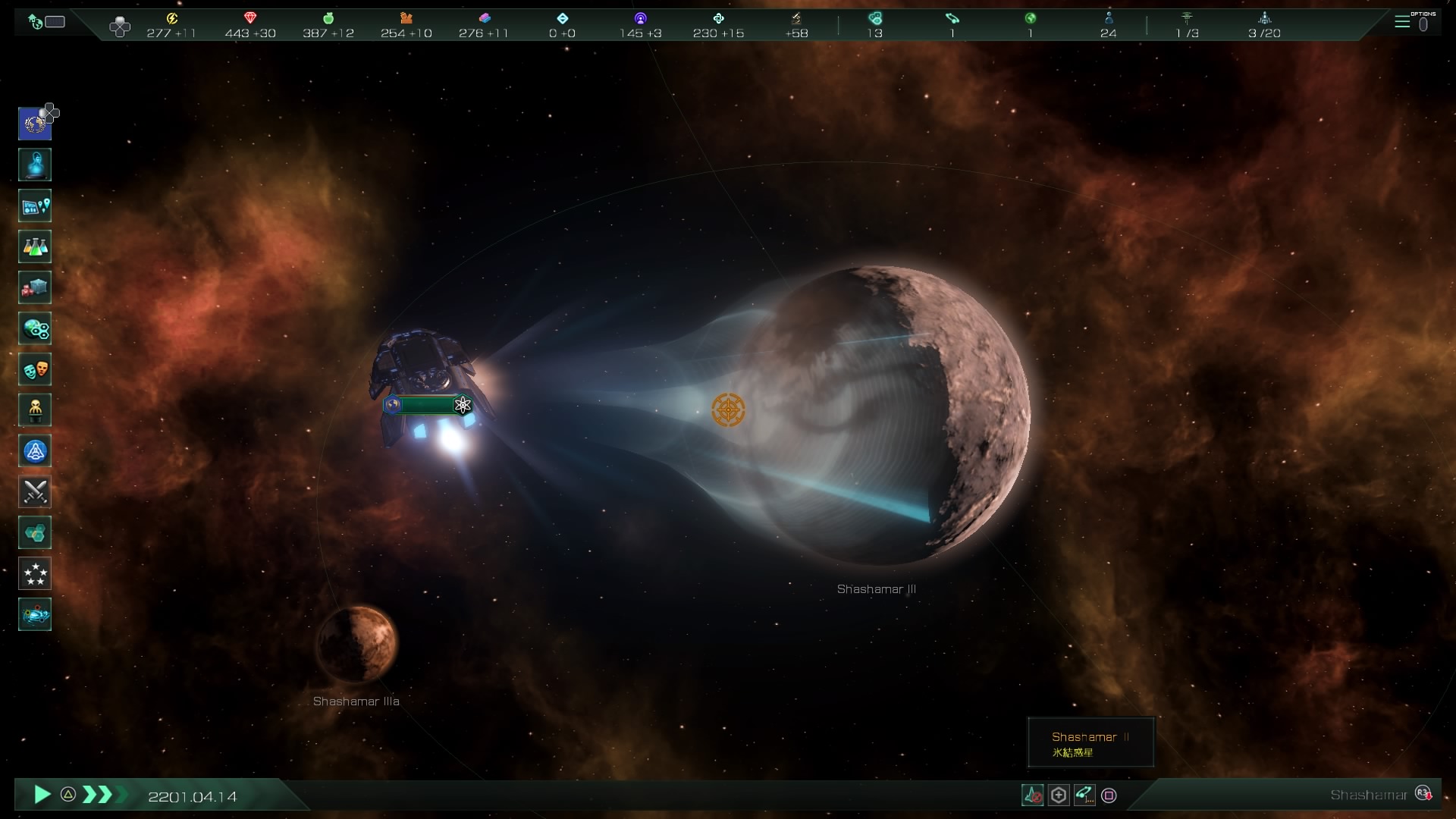Change game speed with the chevrons
This screenshot has height=819, width=1456.
click(x=97, y=795)
